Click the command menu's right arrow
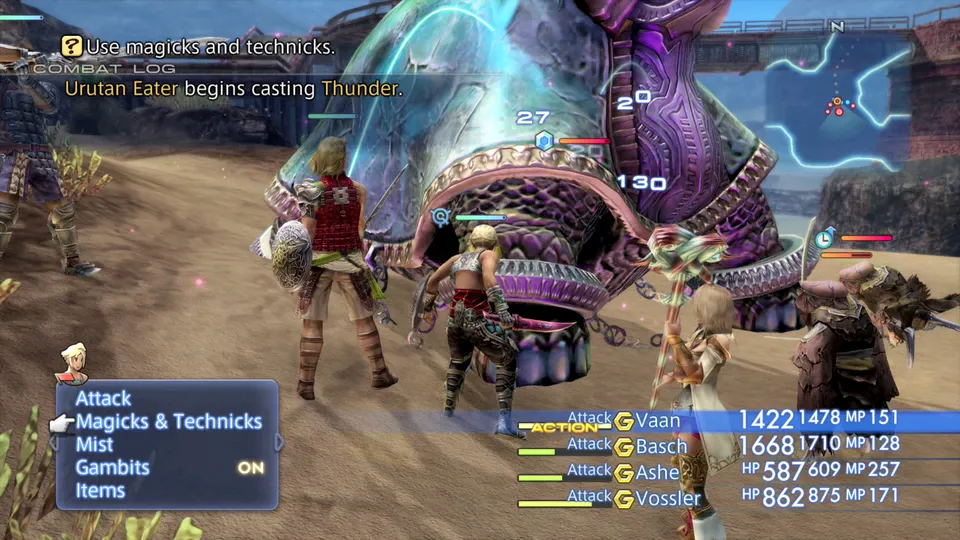The image size is (960, 540). [x=280, y=442]
